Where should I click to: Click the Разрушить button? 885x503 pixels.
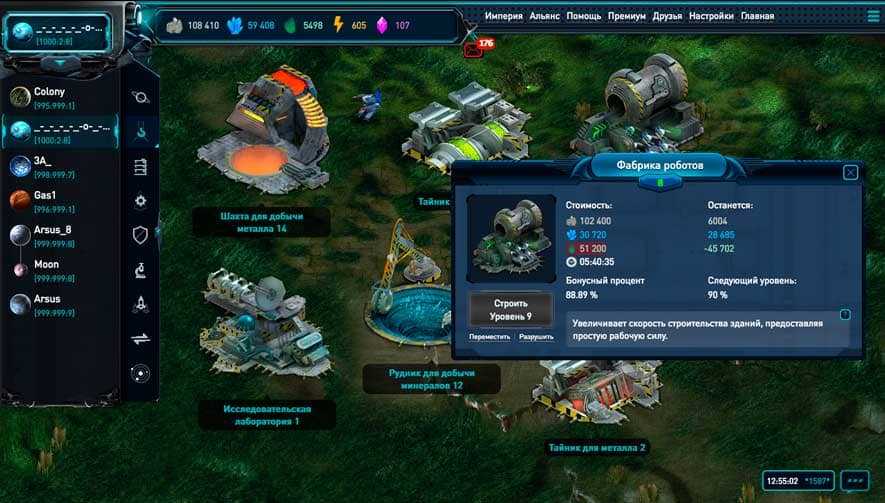[536, 337]
